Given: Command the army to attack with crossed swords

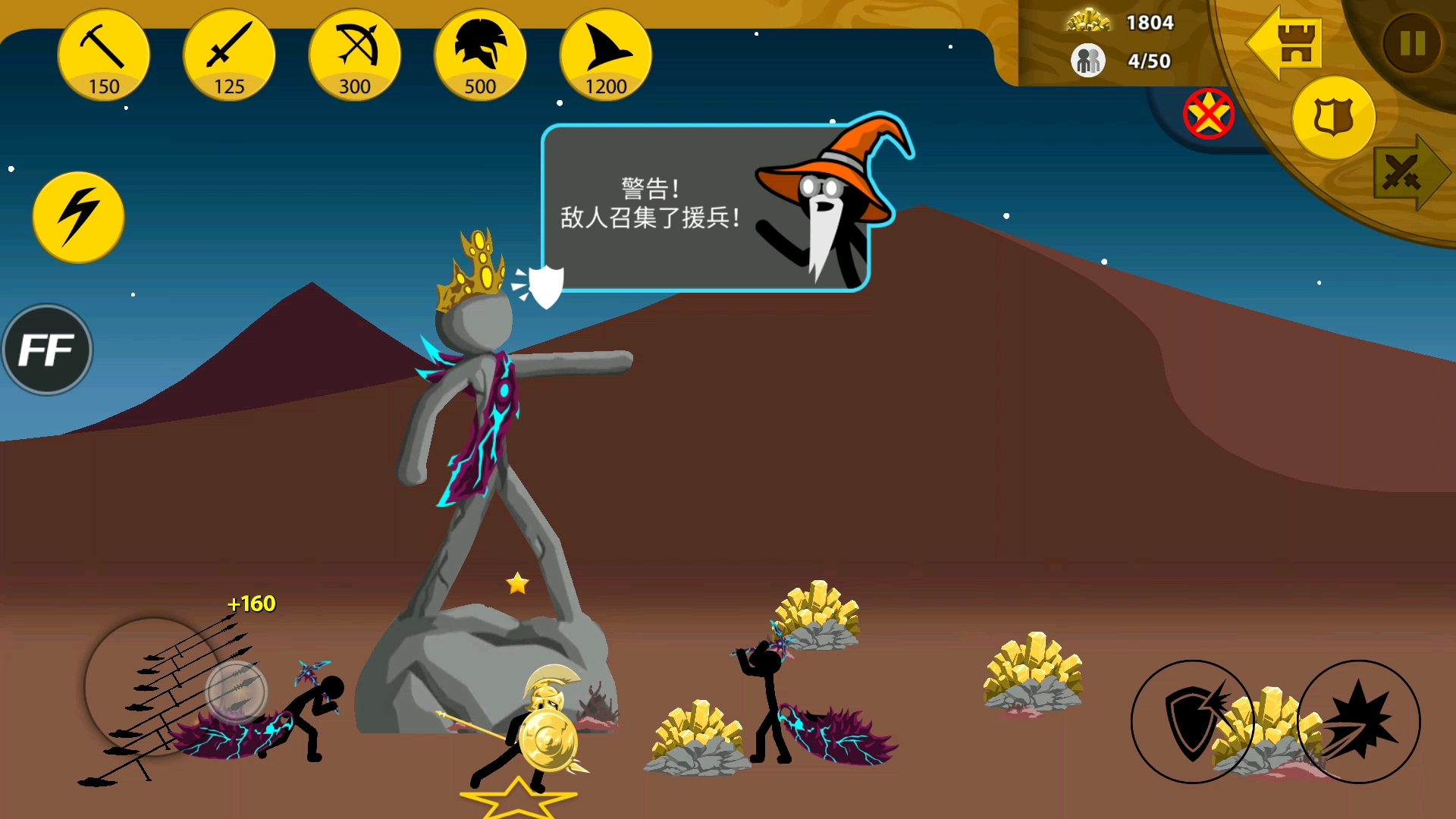Looking at the screenshot, I should click(x=1407, y=173).
